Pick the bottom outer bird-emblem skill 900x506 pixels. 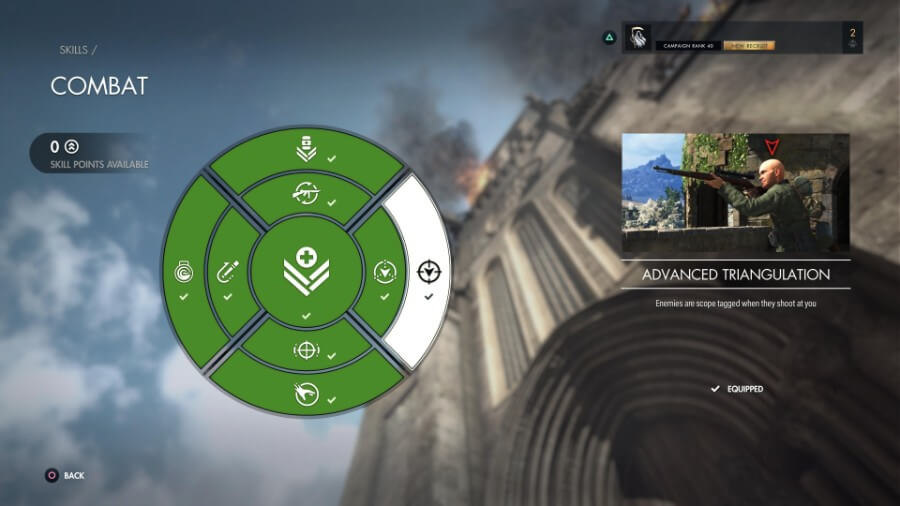coord(306,394)
